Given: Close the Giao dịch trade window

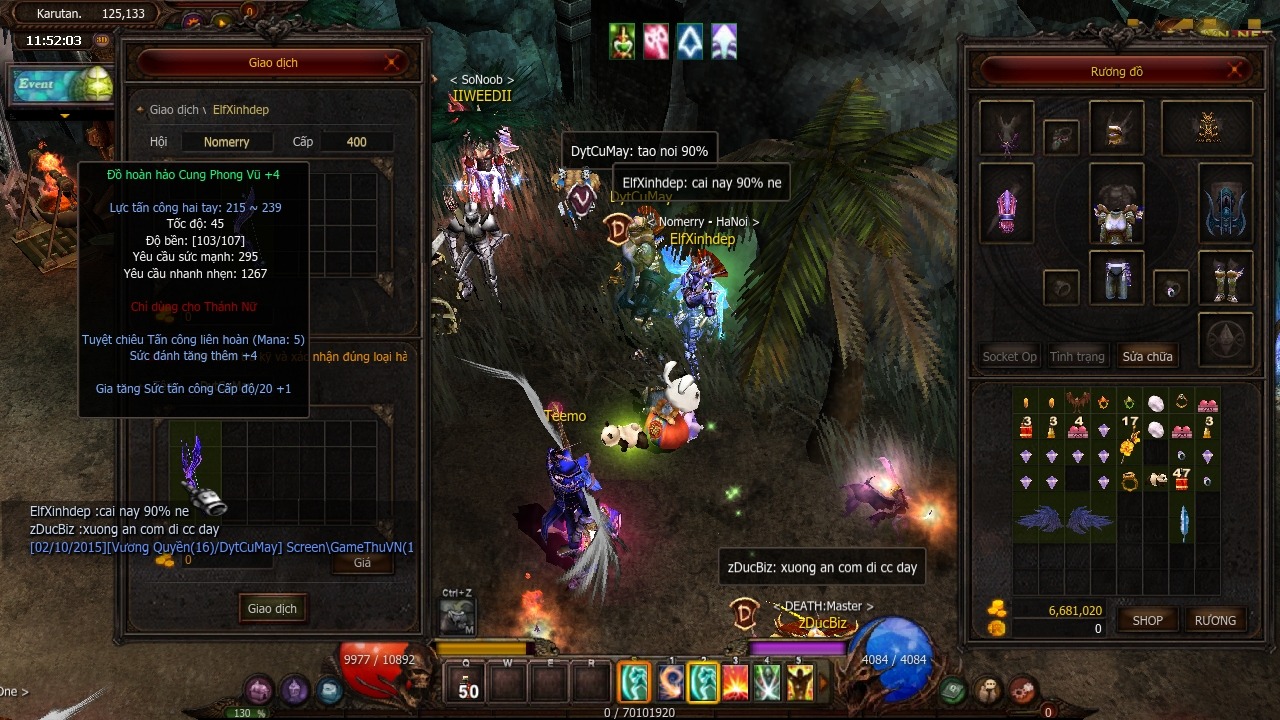Looking at the screenshot, I should coord(393,63).
